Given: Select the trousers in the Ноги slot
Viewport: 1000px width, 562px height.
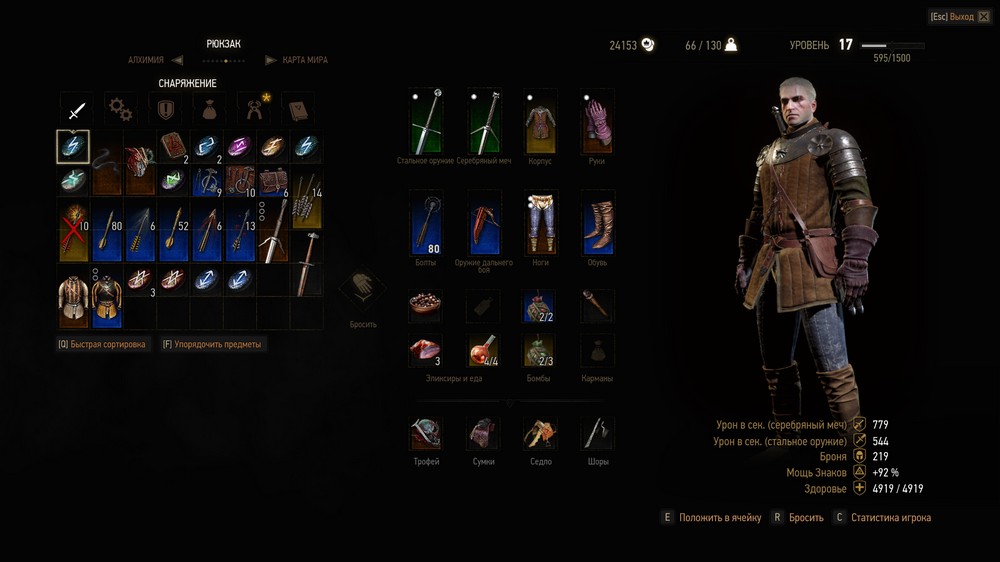Looking at the screenshot, I should (541, 222).
